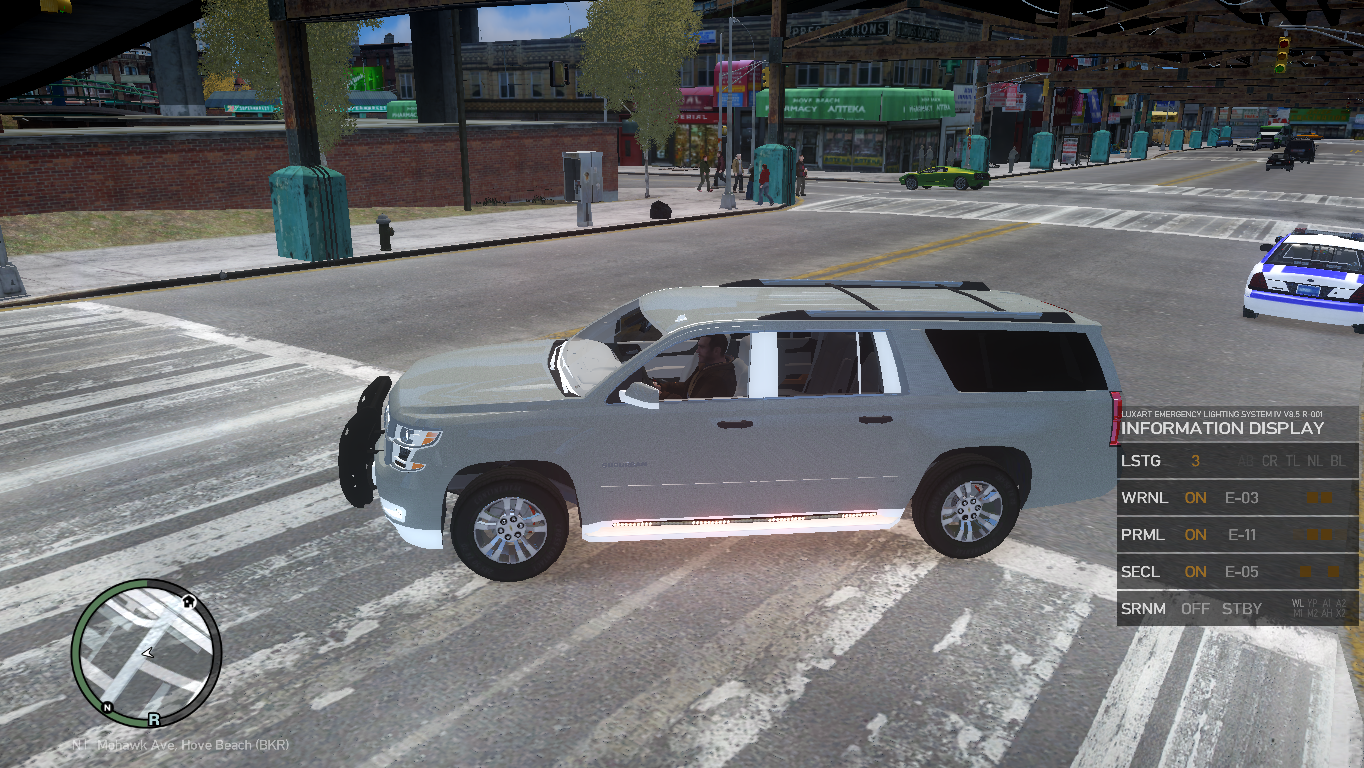Select the safehouse marker on the minimap
1364x768 pixels.
(x=188, y=601)
